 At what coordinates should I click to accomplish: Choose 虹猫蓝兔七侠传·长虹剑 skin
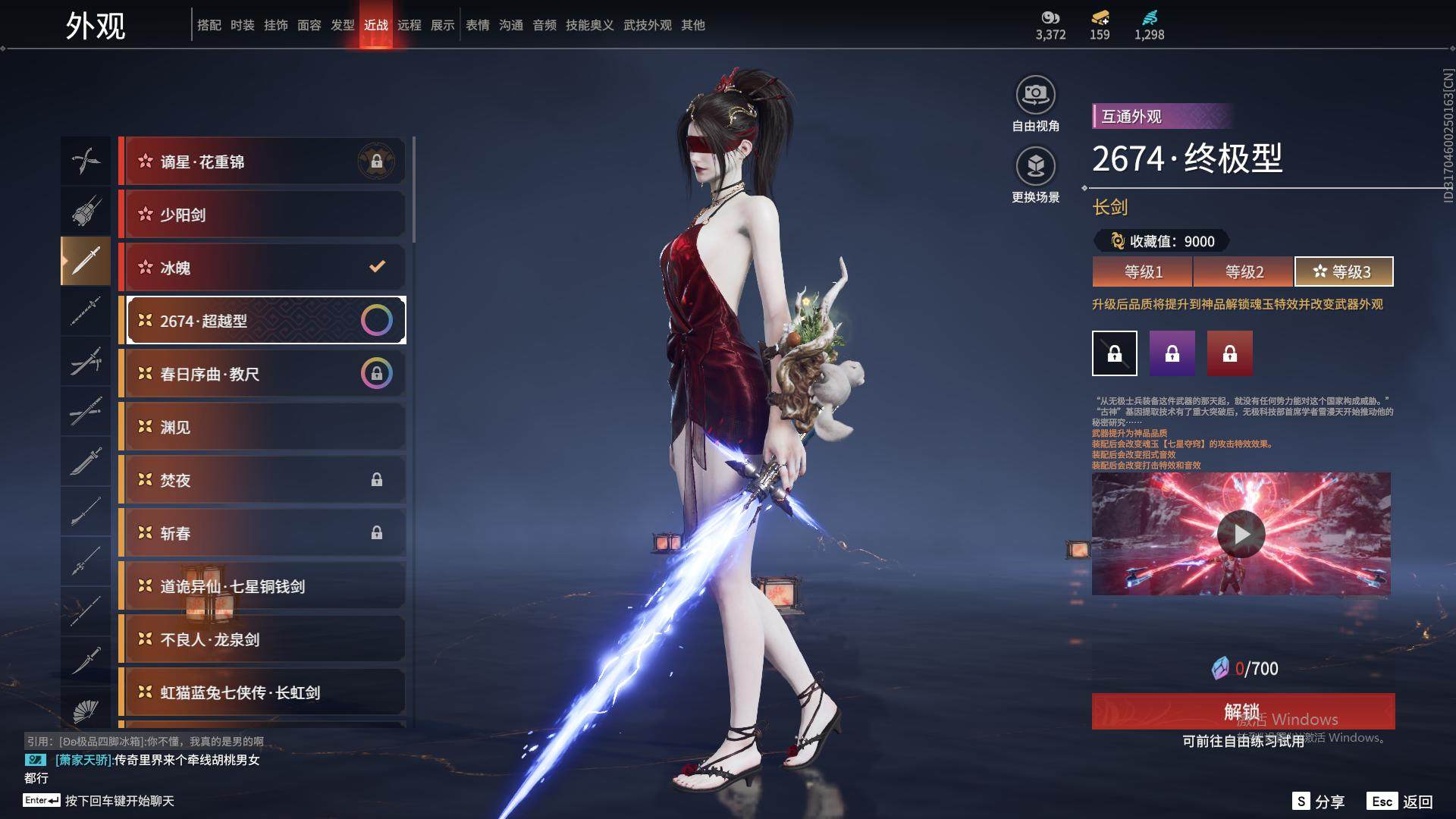point(262,692)
